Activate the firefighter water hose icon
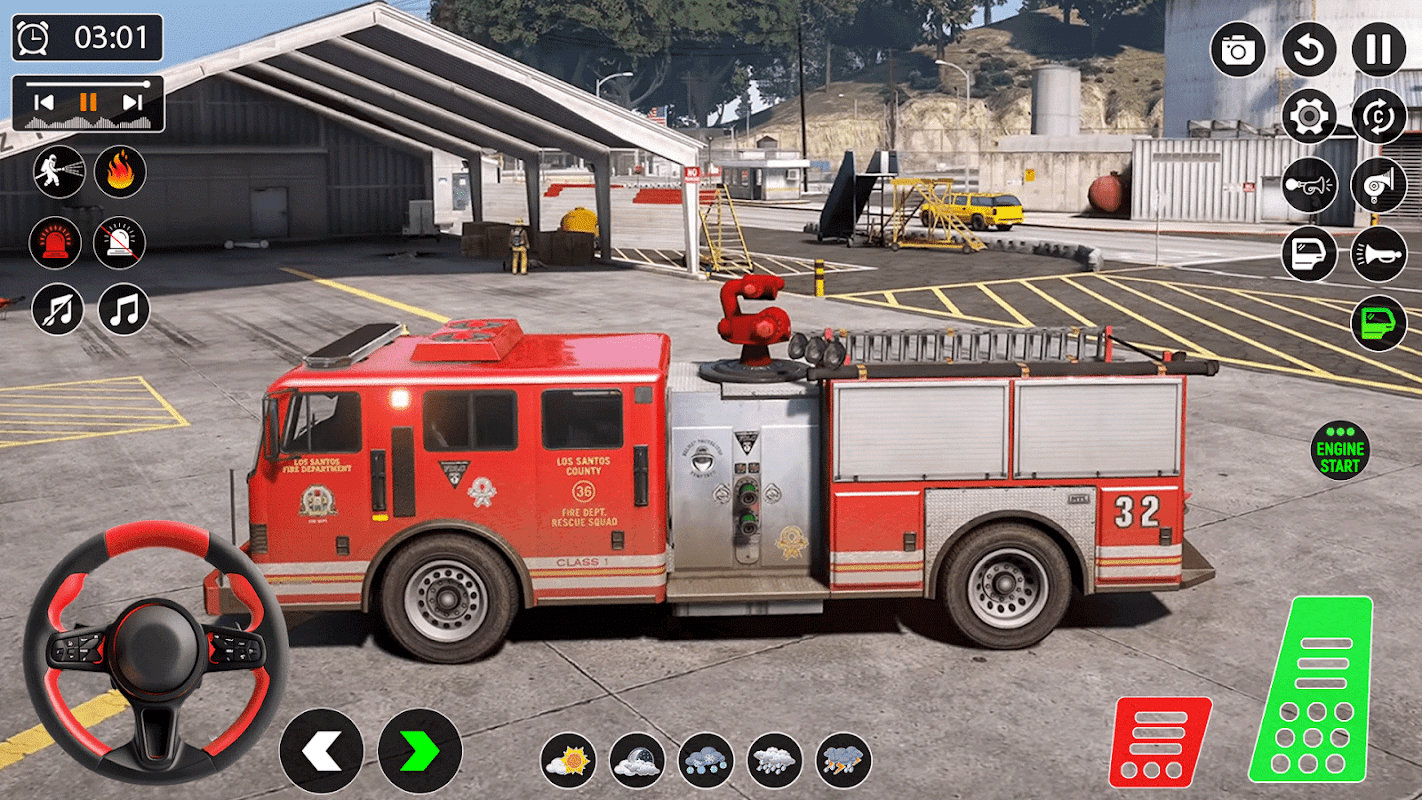 (x=58, y=172)
